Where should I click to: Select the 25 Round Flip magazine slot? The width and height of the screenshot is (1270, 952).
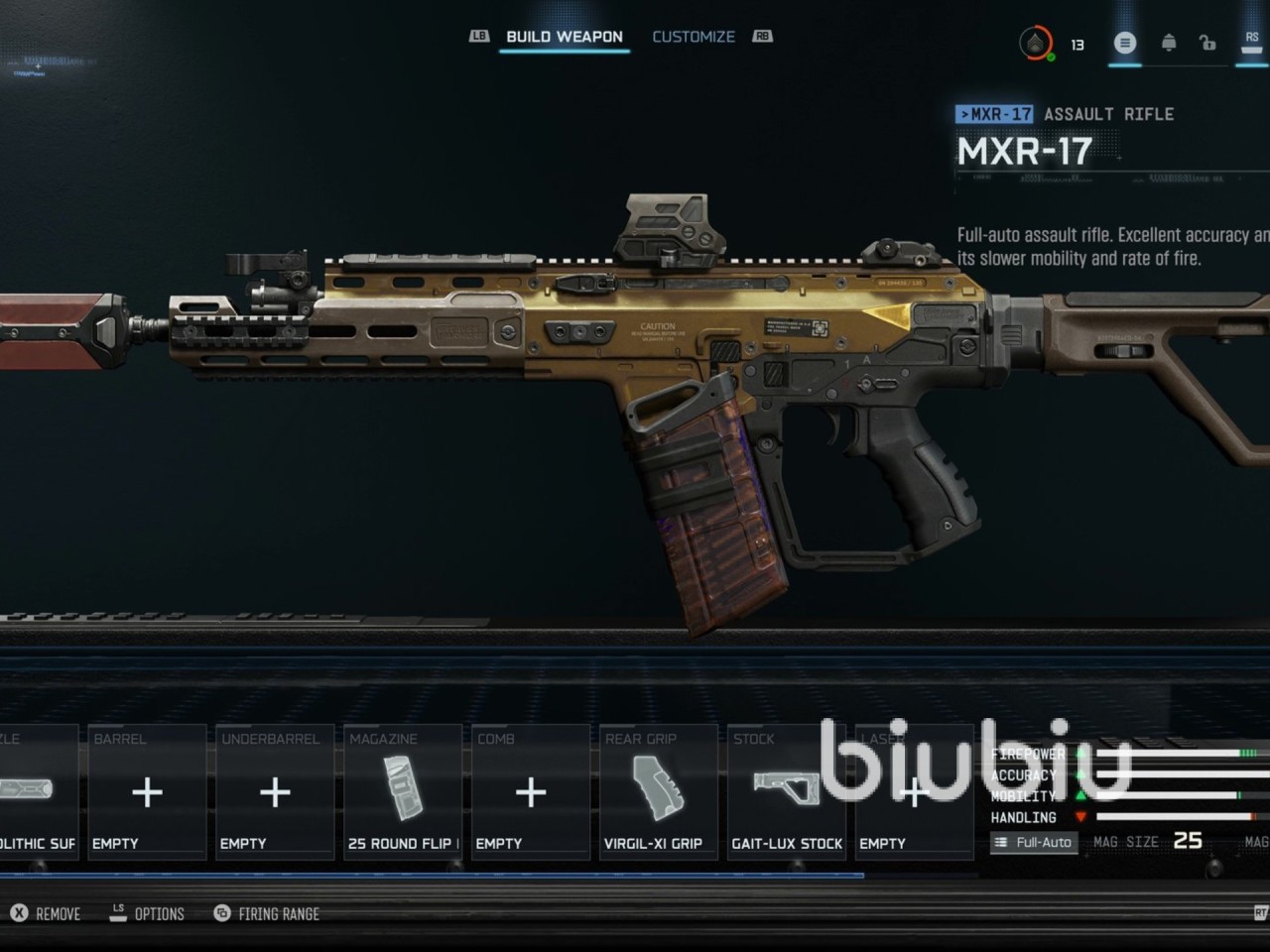[x=403, y=792]
